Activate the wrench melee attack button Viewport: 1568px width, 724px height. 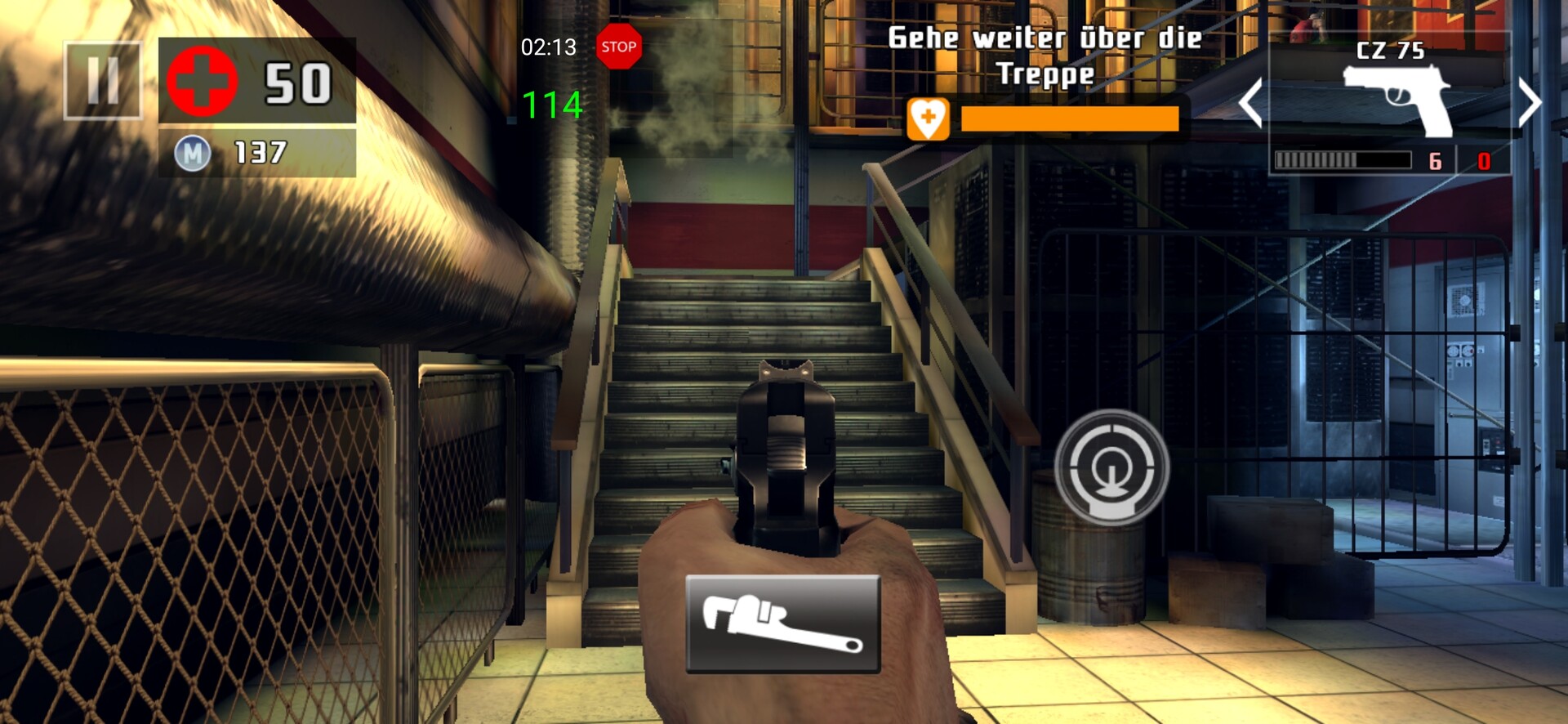(782, 623)
